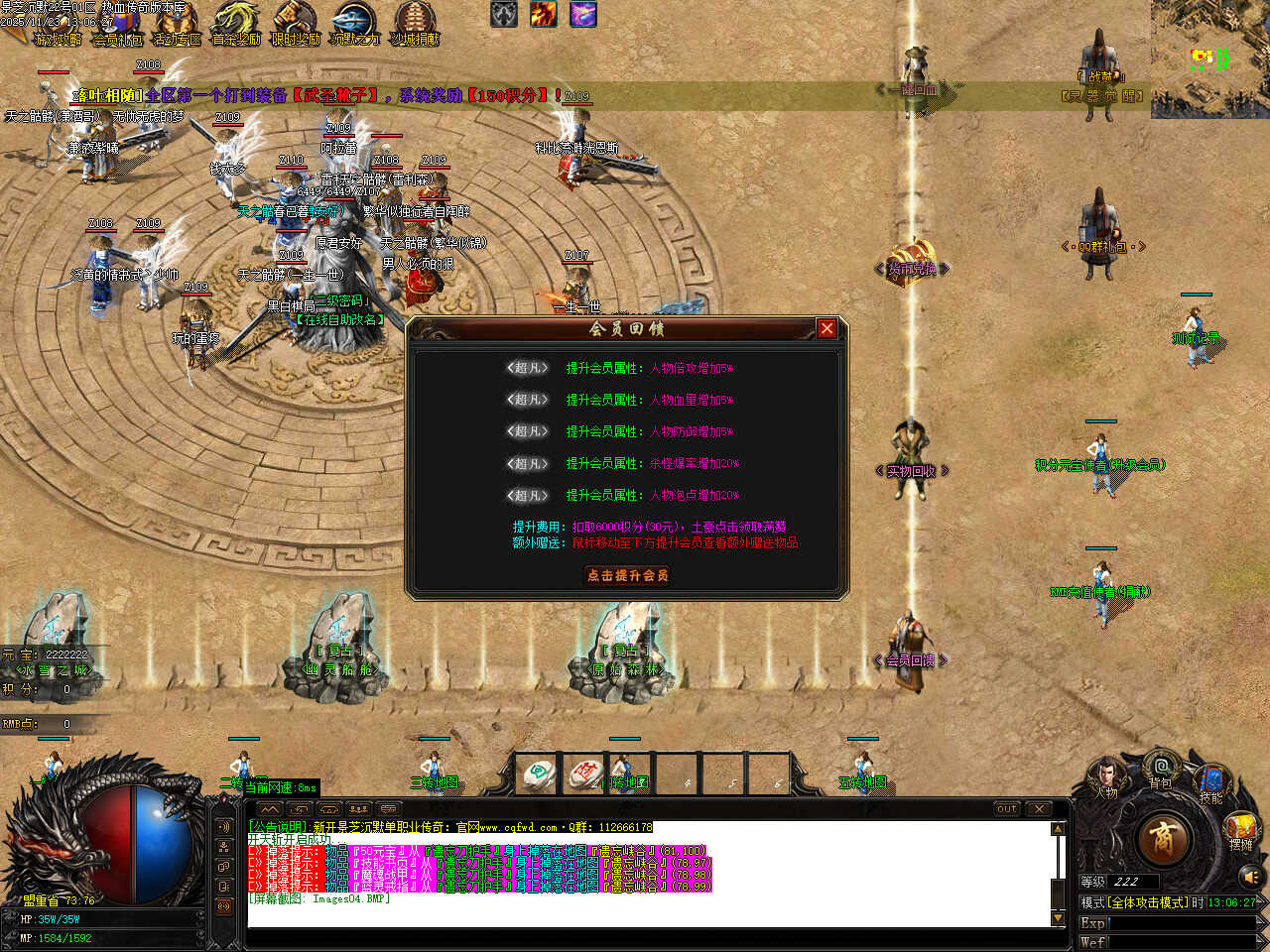
Task: Open the minimap in the corner
Action: [1209, 58]
